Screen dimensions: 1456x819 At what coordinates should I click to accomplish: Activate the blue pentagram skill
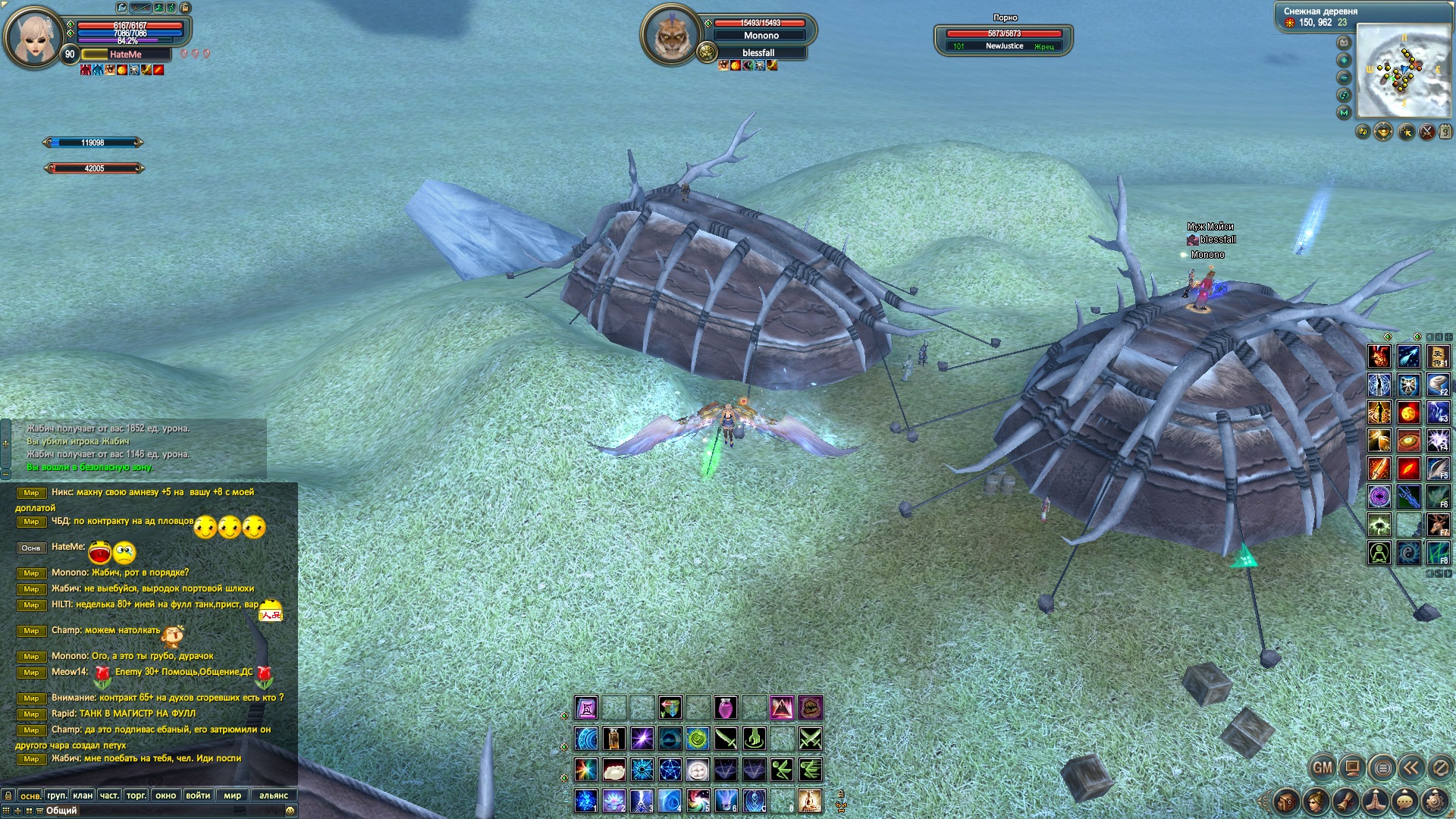tap(670, 770)
